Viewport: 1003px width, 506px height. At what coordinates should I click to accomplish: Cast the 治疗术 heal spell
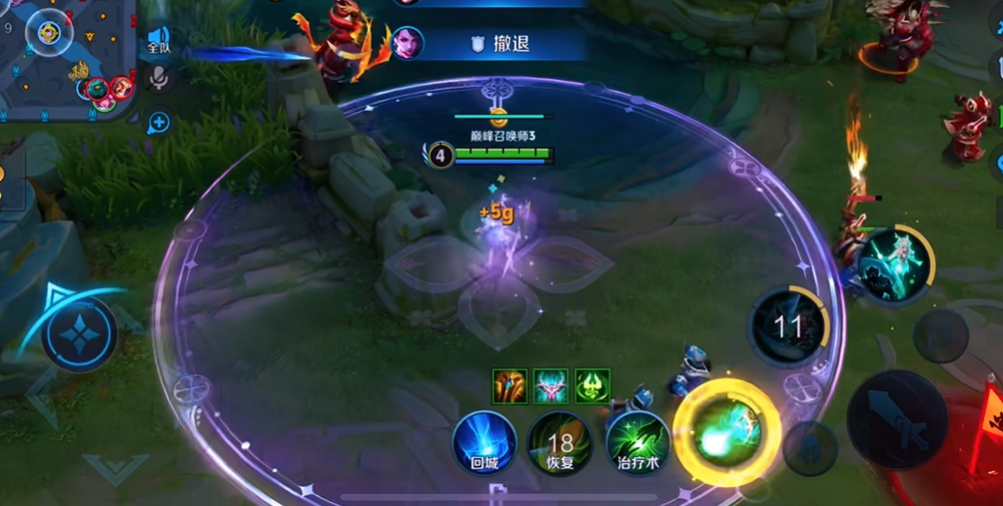tap(637, 442)
